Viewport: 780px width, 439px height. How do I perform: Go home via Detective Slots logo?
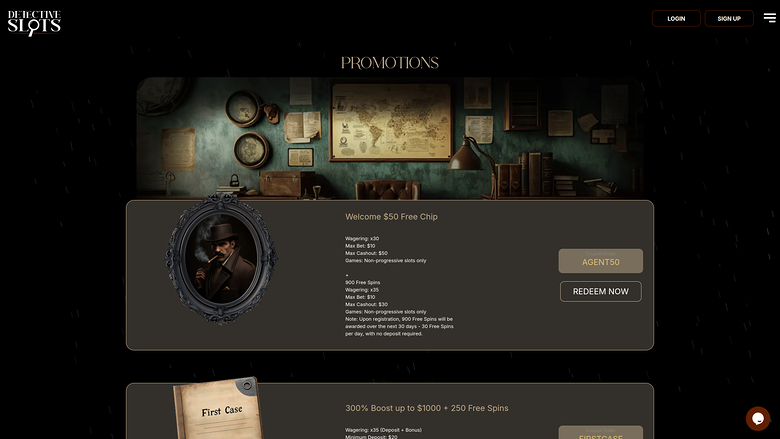pos(34,22)
